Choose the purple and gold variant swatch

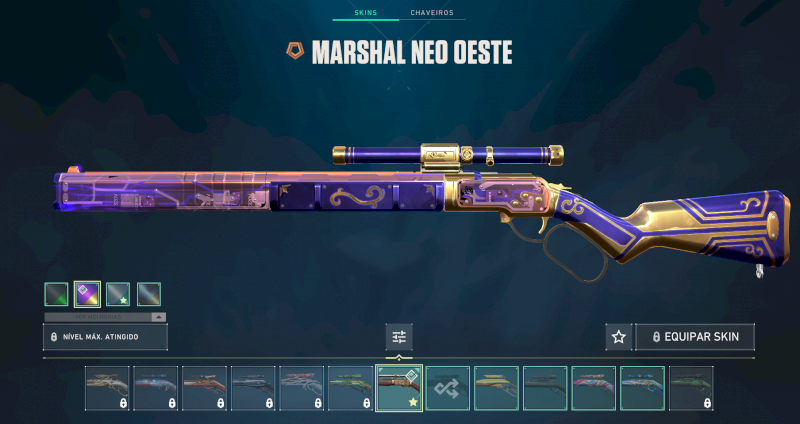point(87,294)
